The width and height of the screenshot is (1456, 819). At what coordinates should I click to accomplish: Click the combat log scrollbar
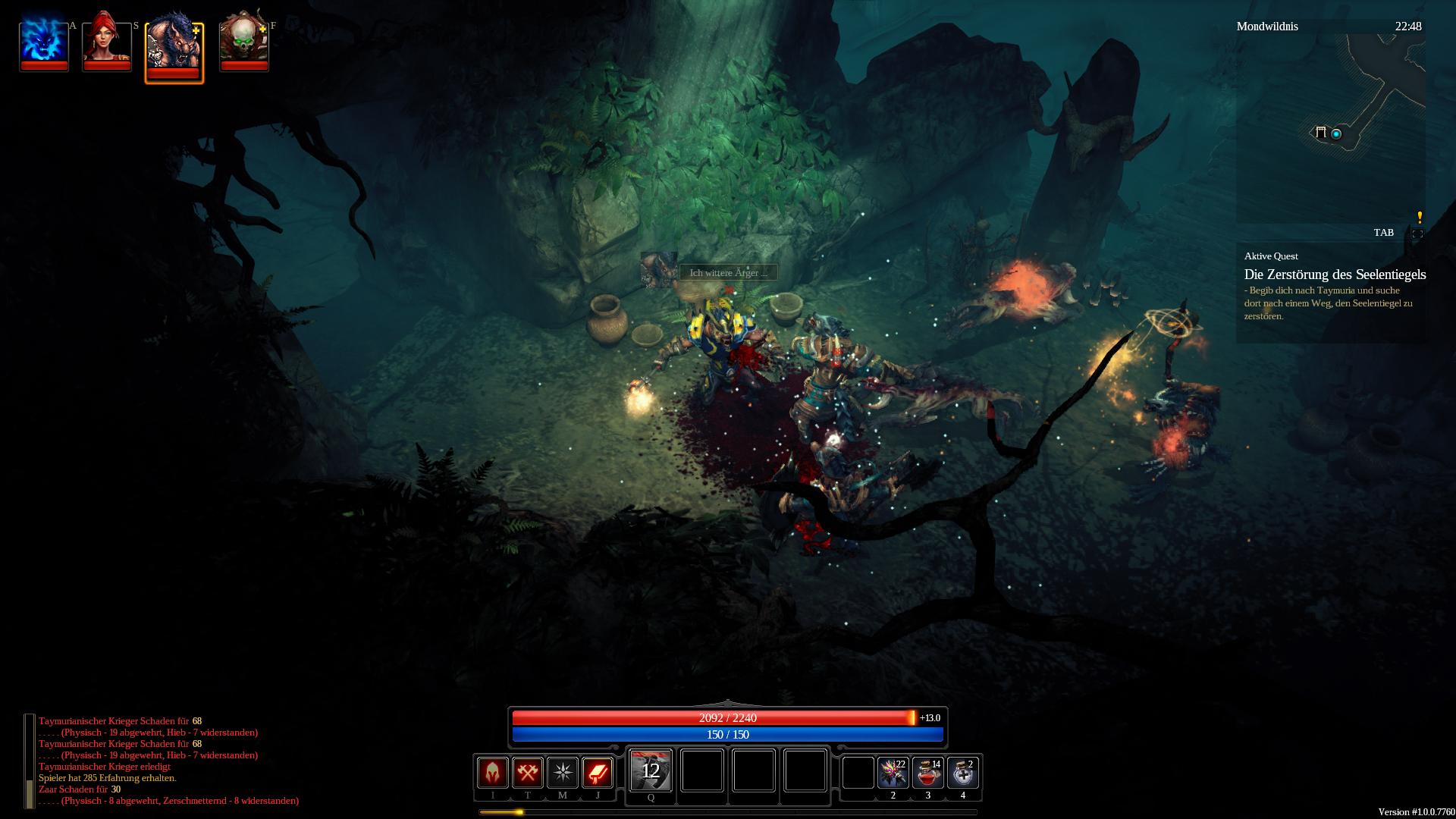click(x=30, y=761)
